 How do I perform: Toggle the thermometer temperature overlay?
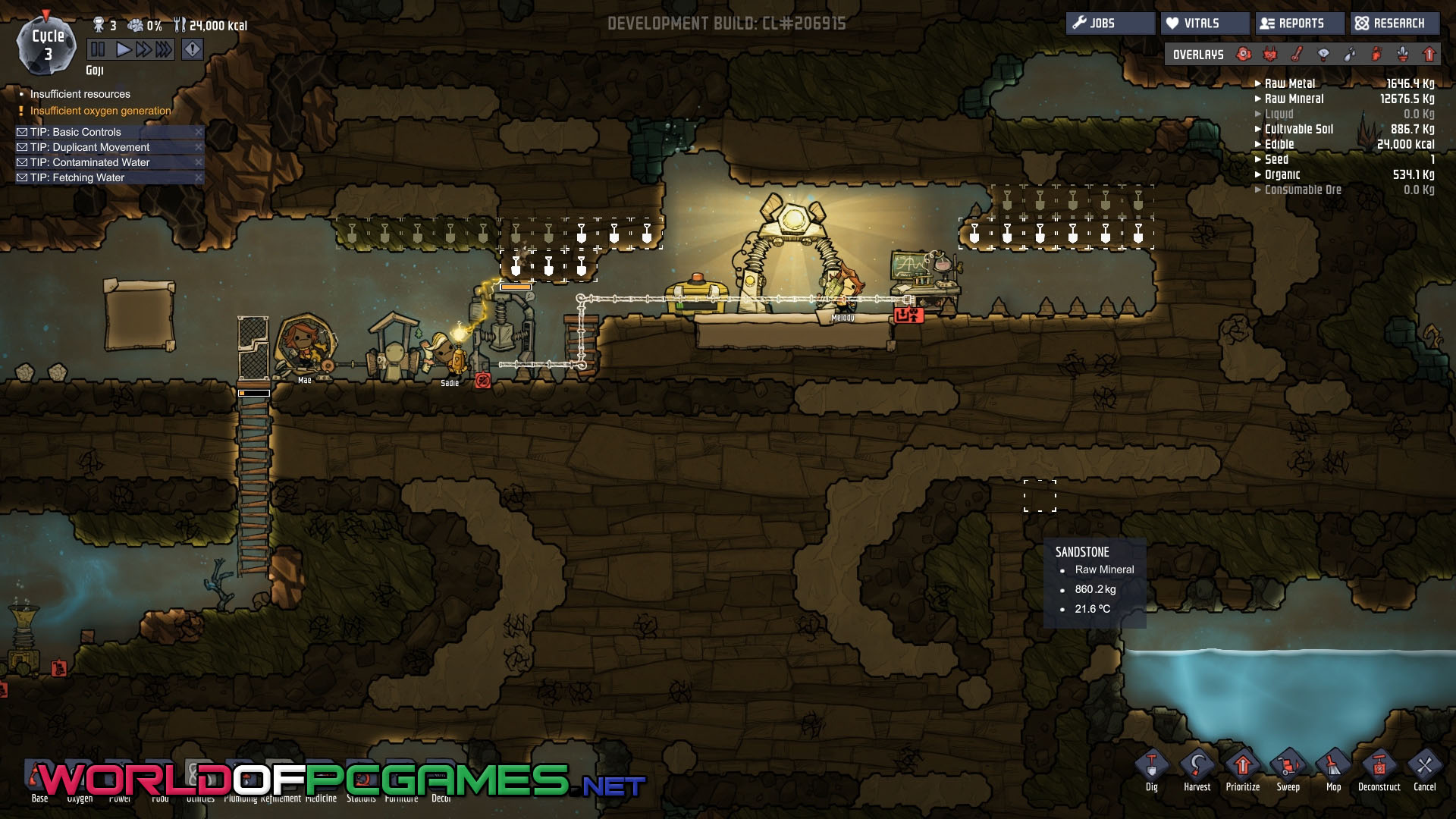(1298, 54)
